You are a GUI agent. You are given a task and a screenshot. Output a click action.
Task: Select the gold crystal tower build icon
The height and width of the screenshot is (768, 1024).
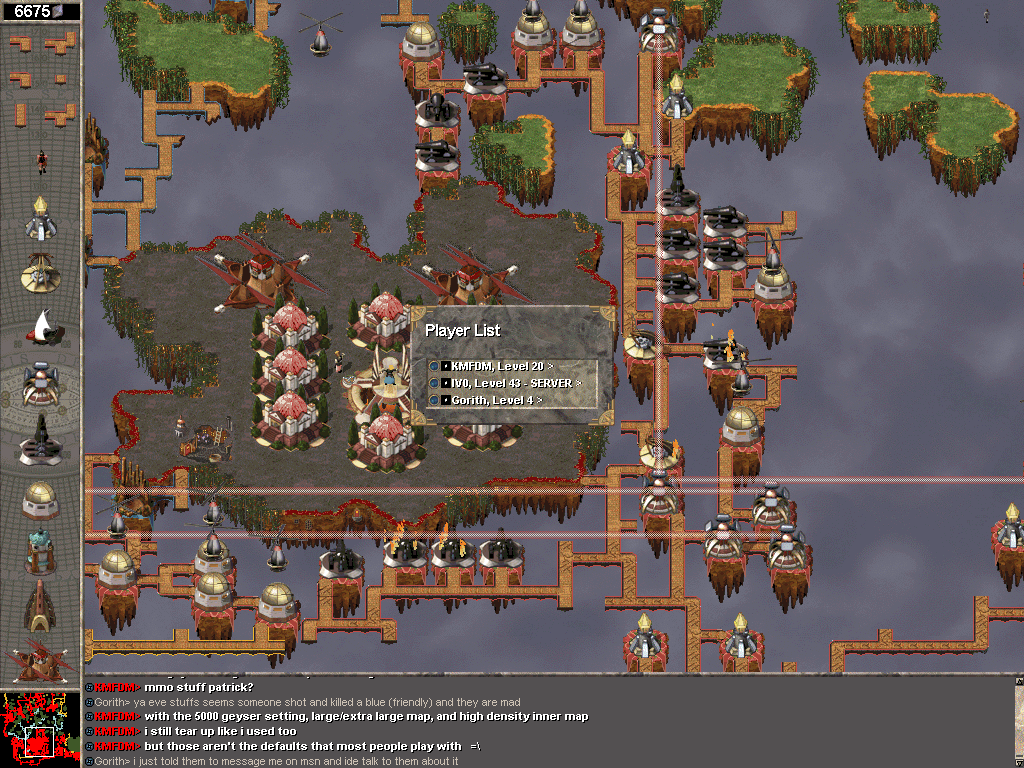[40, 218]
